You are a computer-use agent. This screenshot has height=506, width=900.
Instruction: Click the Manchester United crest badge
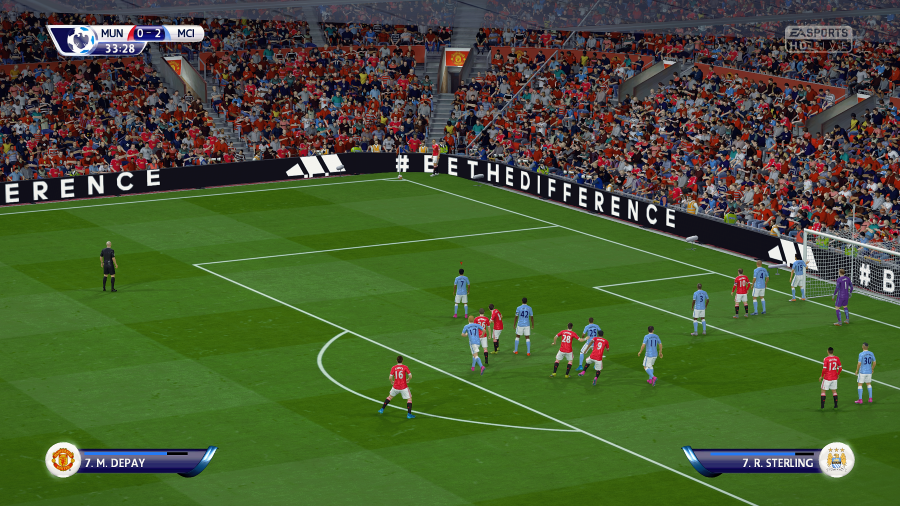coord(63,460)
